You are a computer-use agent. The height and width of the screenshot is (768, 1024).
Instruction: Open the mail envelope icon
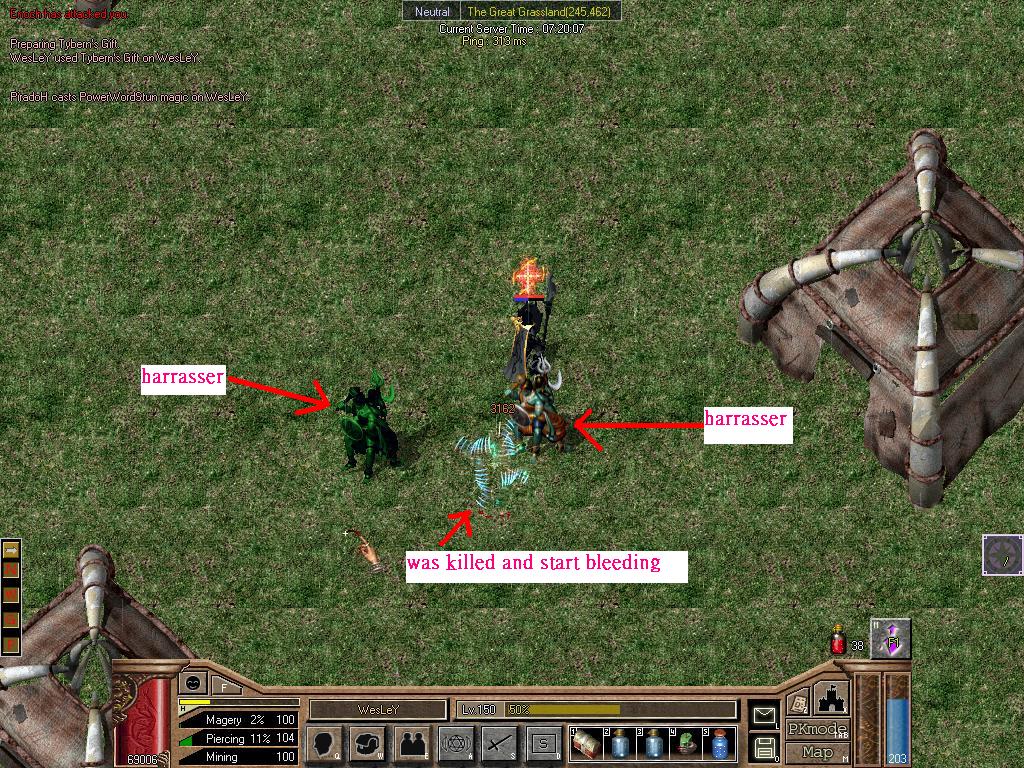tap(764, 715)
